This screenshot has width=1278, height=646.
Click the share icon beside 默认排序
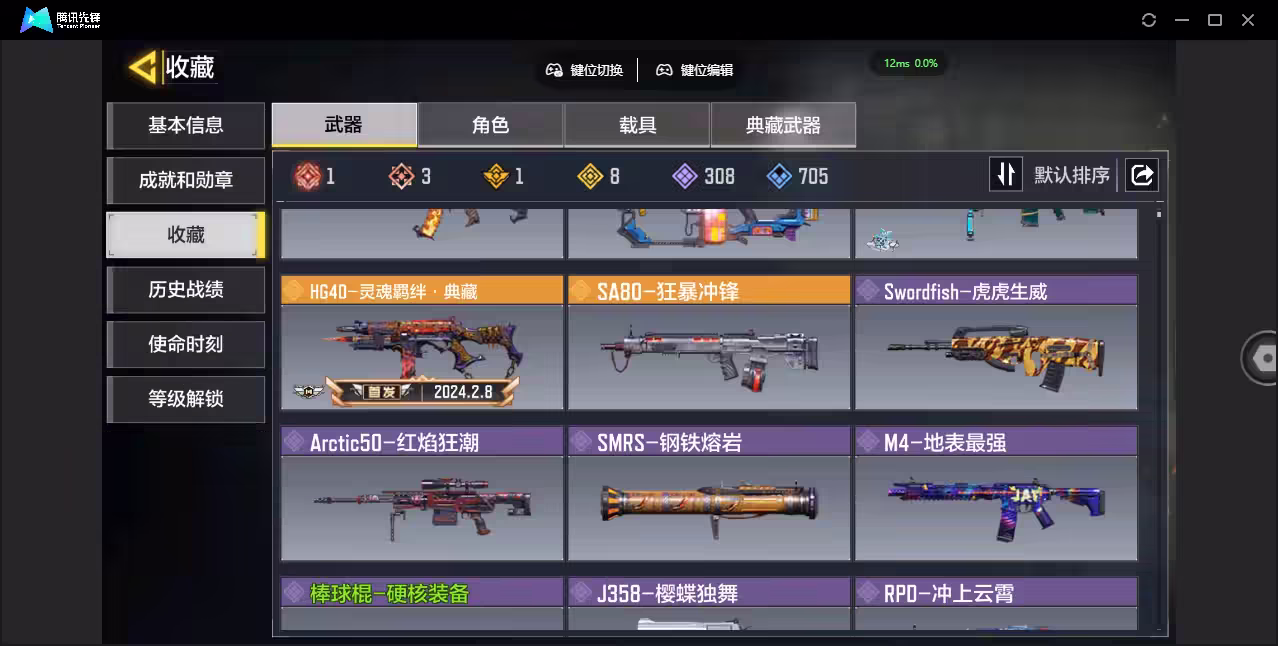1141,175
